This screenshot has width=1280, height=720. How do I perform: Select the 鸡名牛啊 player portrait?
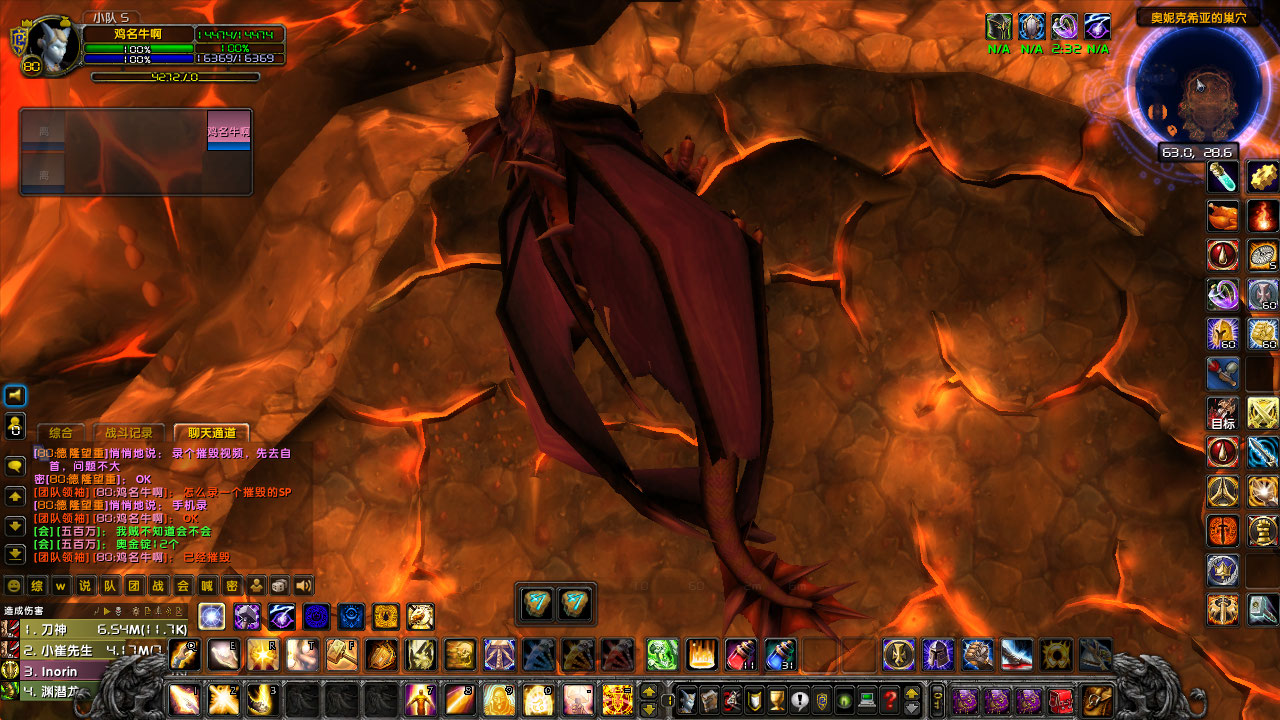click(x=52, y=47)
